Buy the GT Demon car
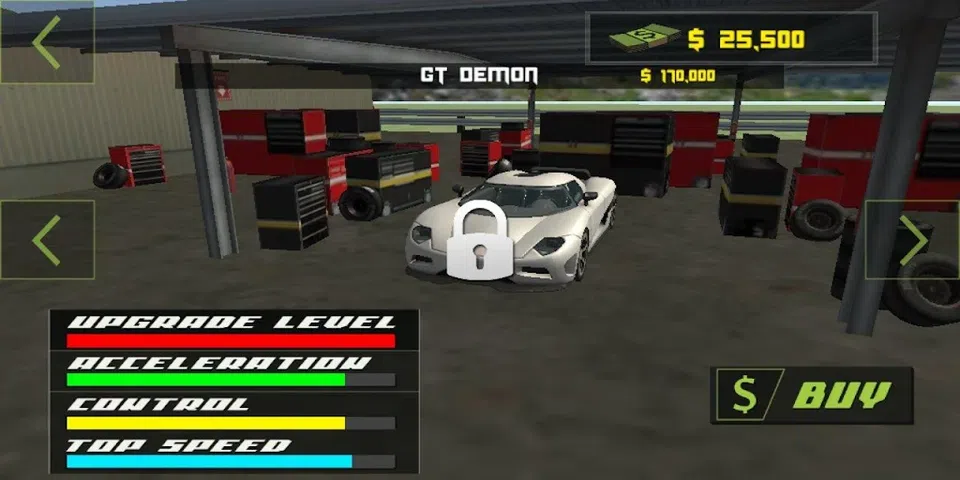The image size is (960, 480). (812, 395)
